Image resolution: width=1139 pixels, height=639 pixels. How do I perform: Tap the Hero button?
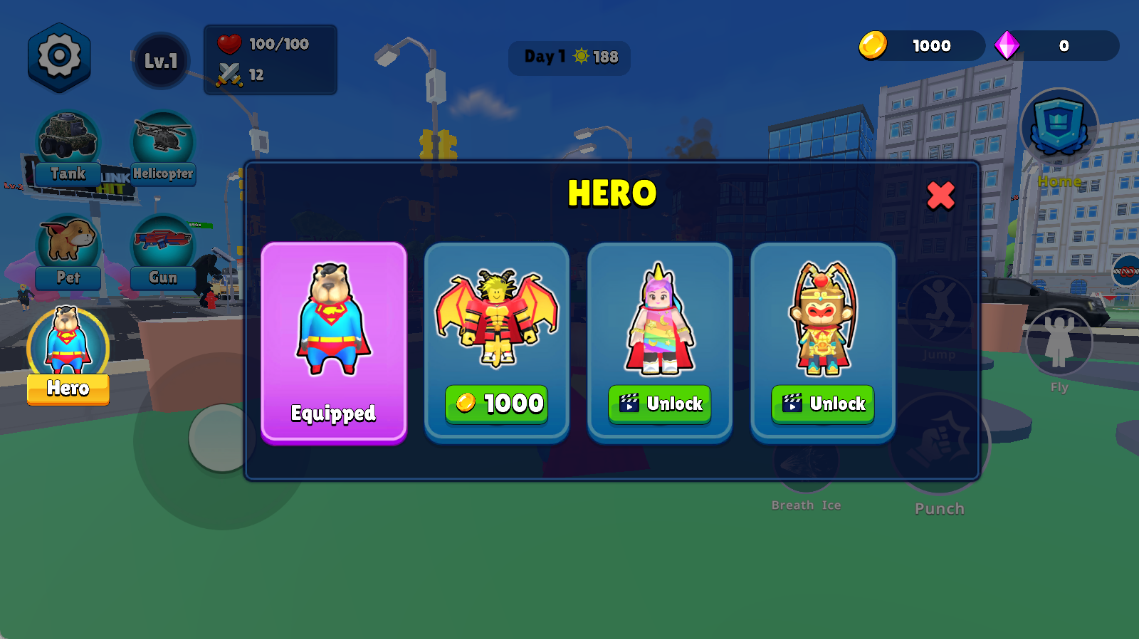(x=68, y=357)
